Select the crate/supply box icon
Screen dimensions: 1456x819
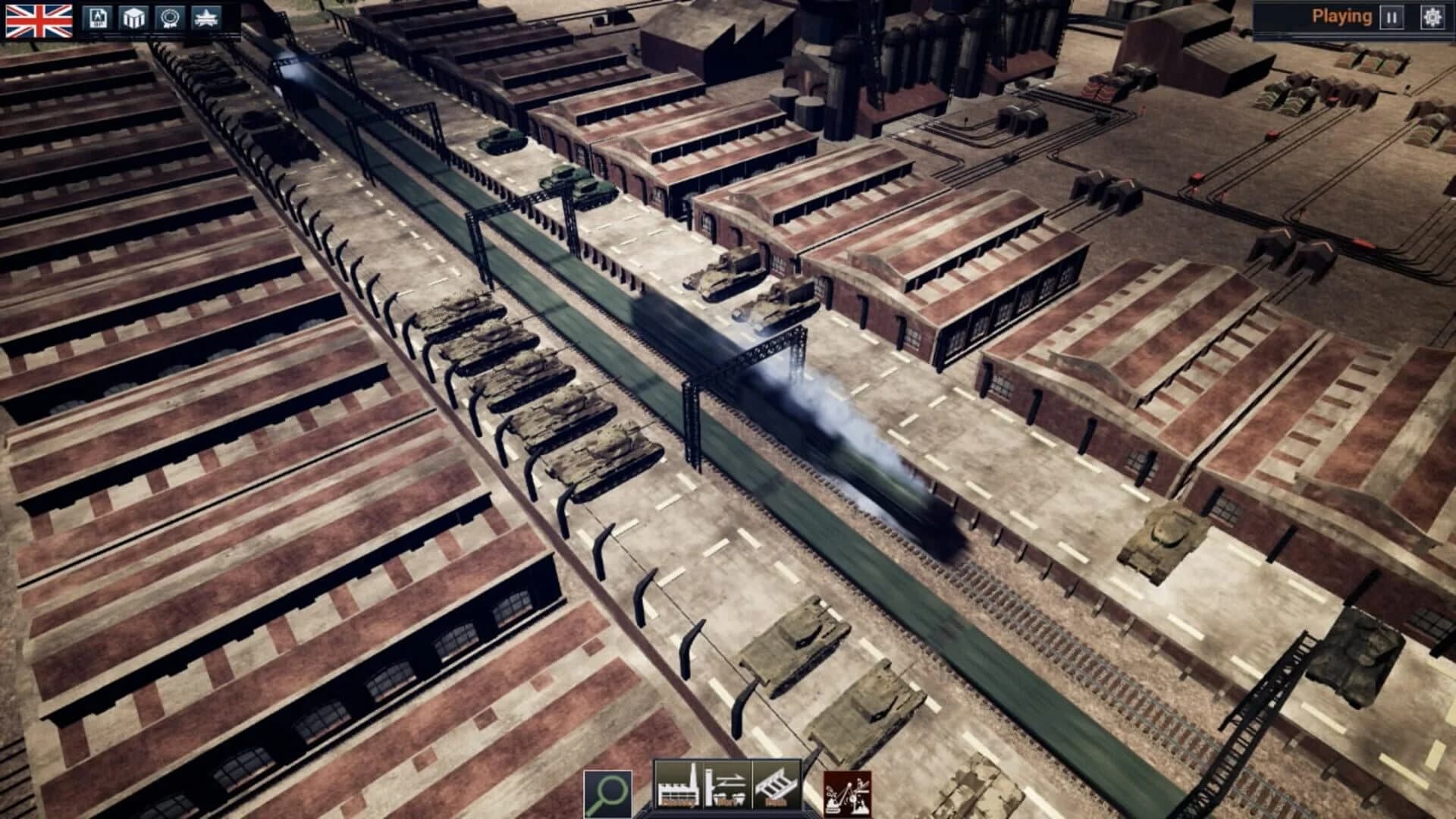tap(133, 17)
